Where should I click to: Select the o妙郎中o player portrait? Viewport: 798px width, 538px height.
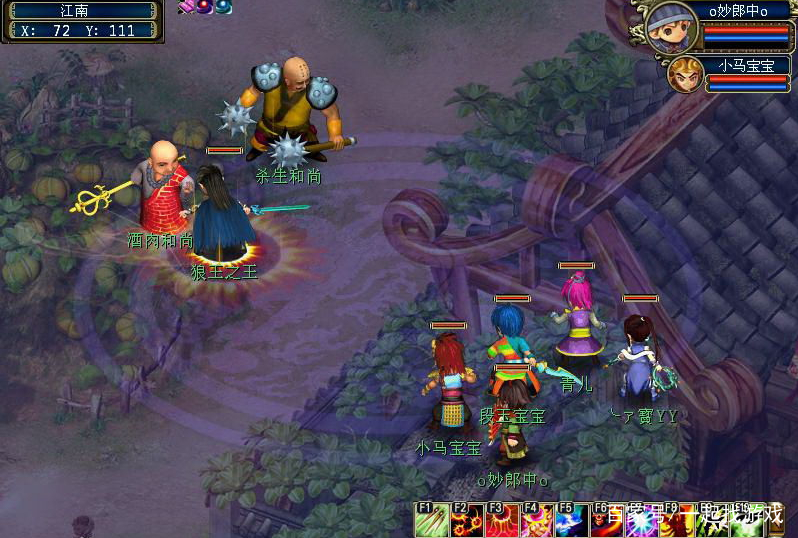pos(671,28)
